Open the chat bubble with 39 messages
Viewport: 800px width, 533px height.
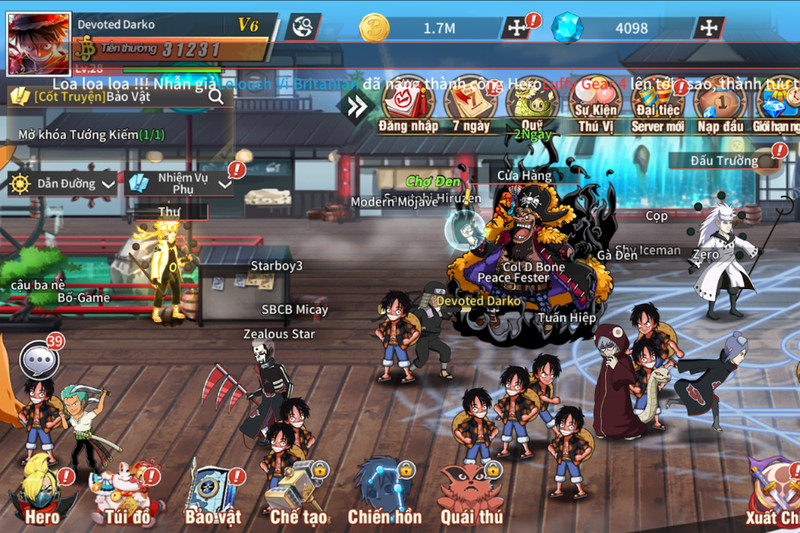40,358
